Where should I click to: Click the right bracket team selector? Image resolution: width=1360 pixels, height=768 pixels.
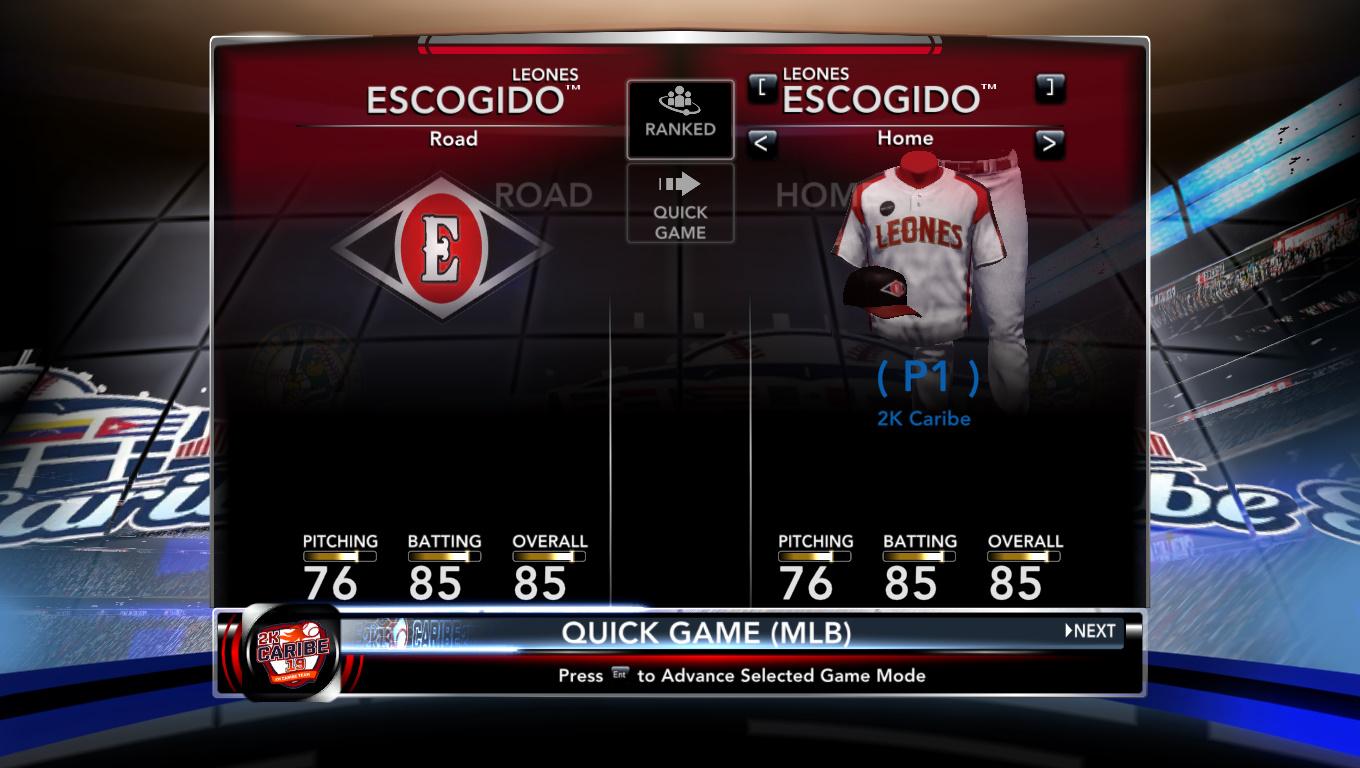1049,87
